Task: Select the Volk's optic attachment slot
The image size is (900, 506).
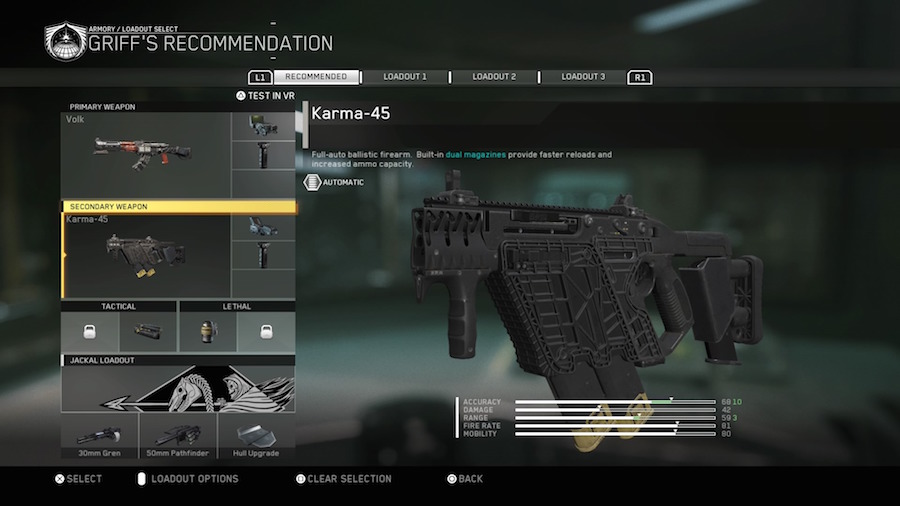Action: (263, 126)
